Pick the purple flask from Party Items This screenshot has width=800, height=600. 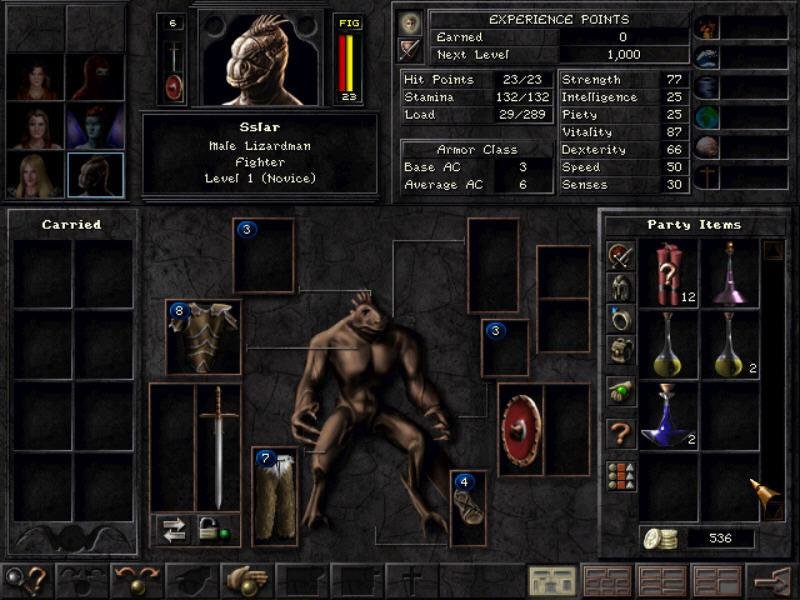click(x=729, y=274)
